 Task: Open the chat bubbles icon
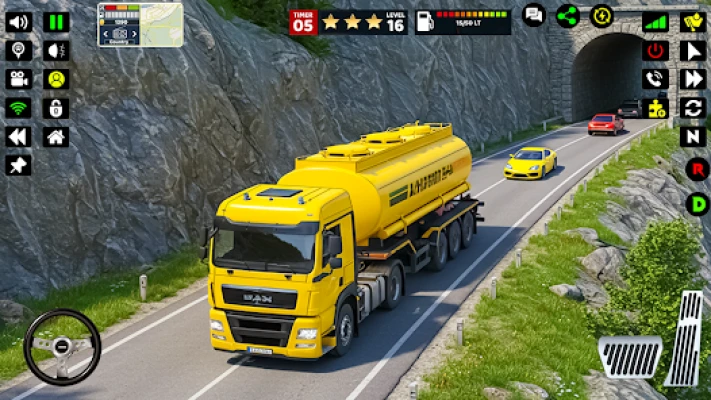tap(534, 15)
